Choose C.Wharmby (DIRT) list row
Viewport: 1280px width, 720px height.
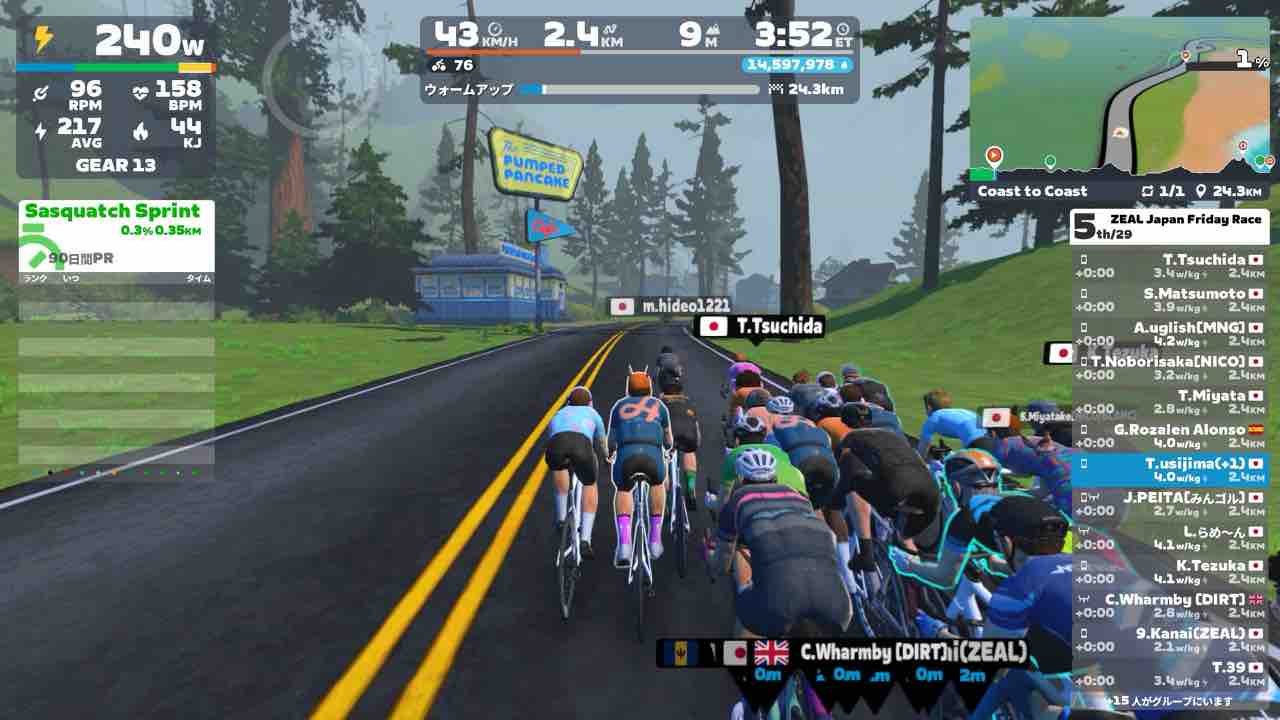coord(1170,606)
